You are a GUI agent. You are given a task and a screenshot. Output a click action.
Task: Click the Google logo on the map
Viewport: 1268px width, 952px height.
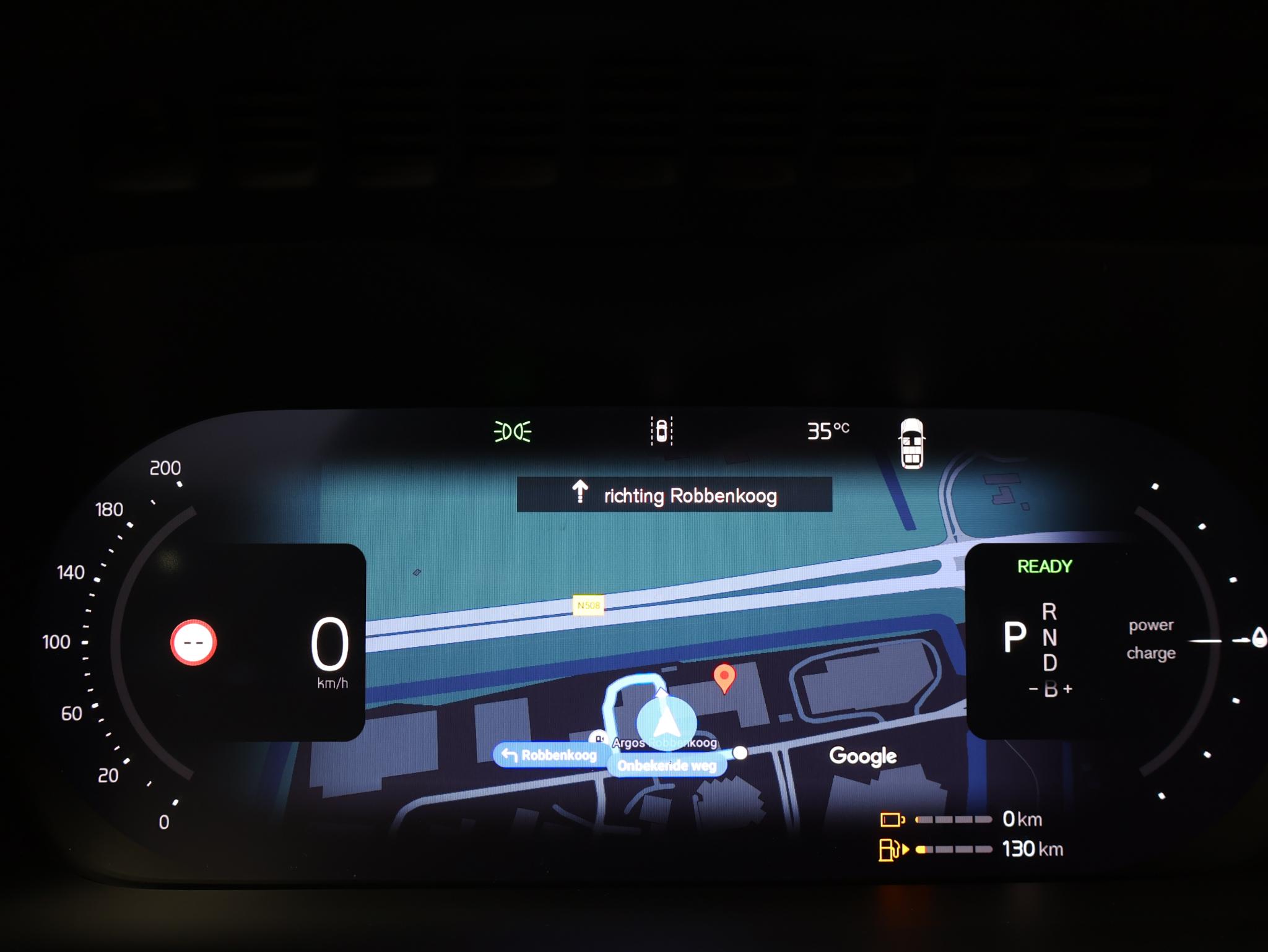tap(862, 756)
